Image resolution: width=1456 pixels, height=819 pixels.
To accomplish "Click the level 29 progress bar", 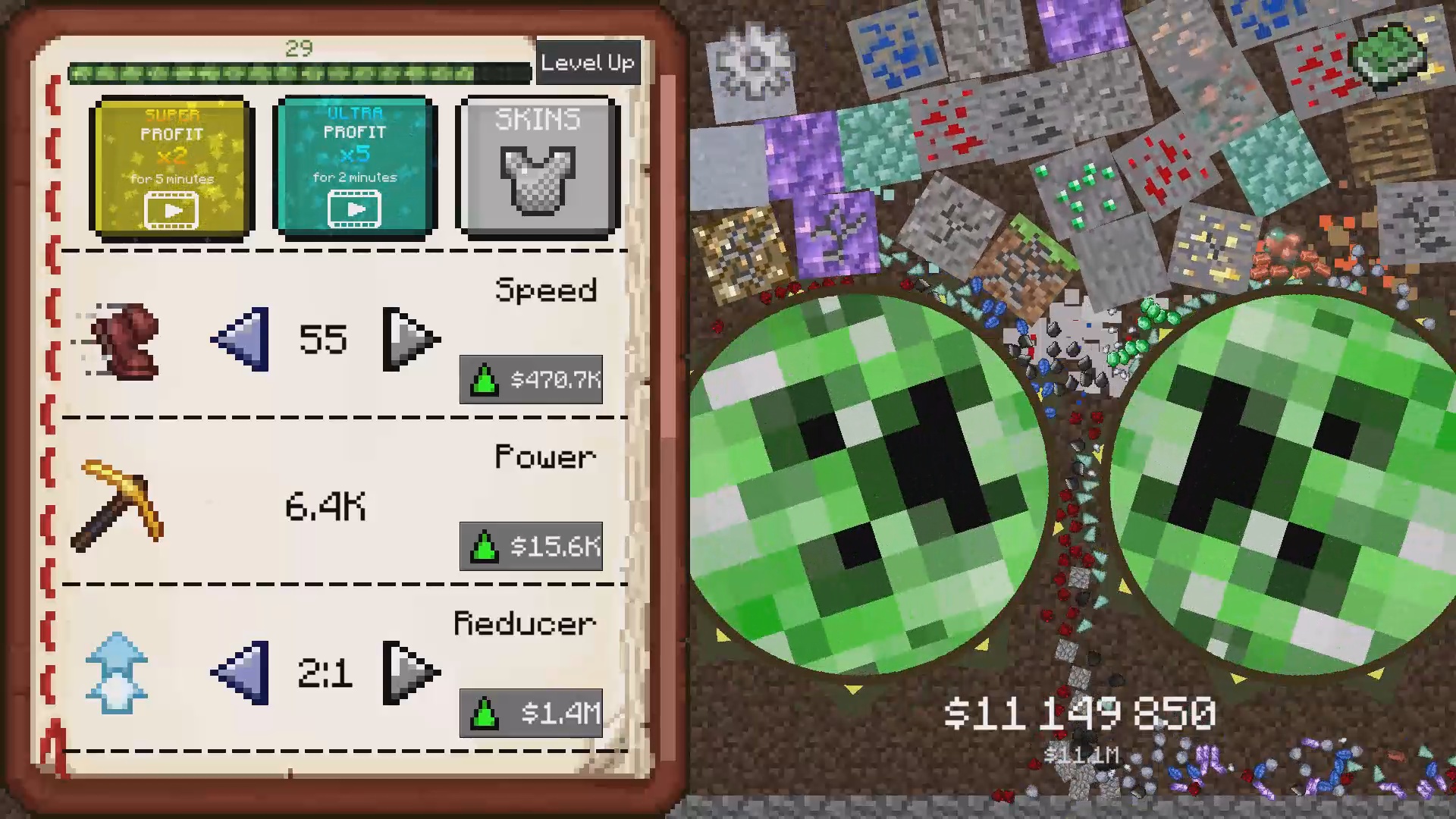I will coord(301,74).
